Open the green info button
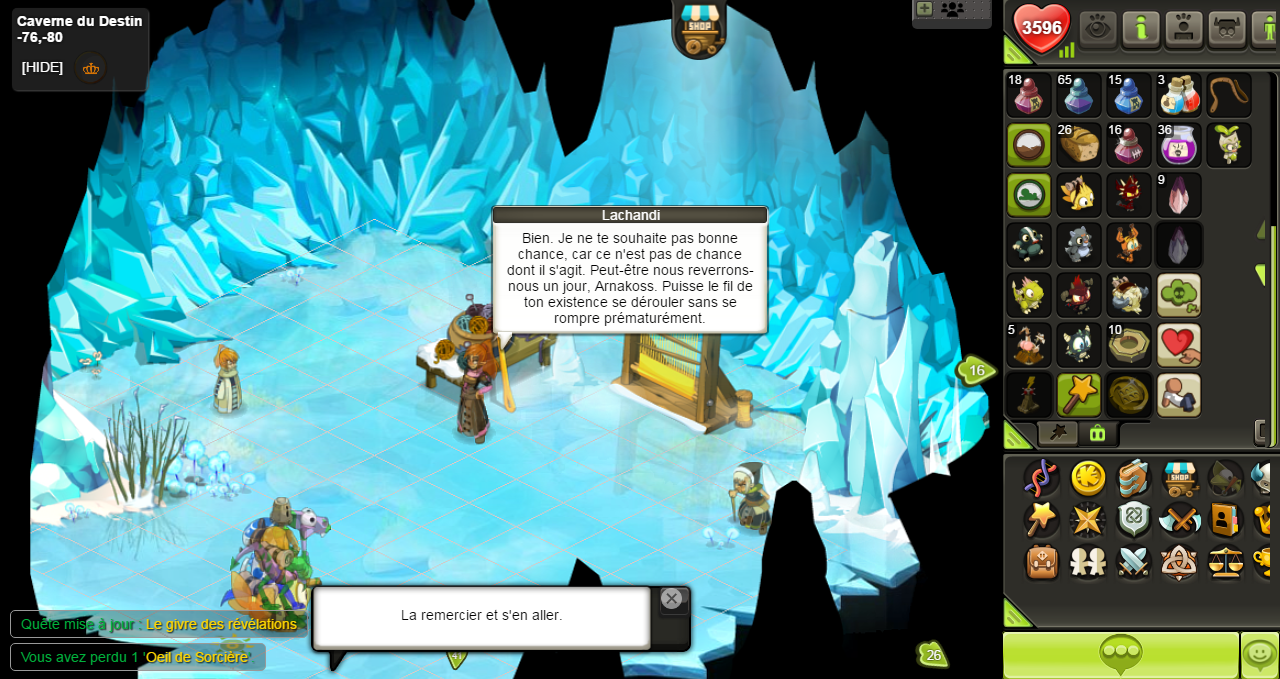The width and height of the screenshot is (1280, 679). [1140, 28]
